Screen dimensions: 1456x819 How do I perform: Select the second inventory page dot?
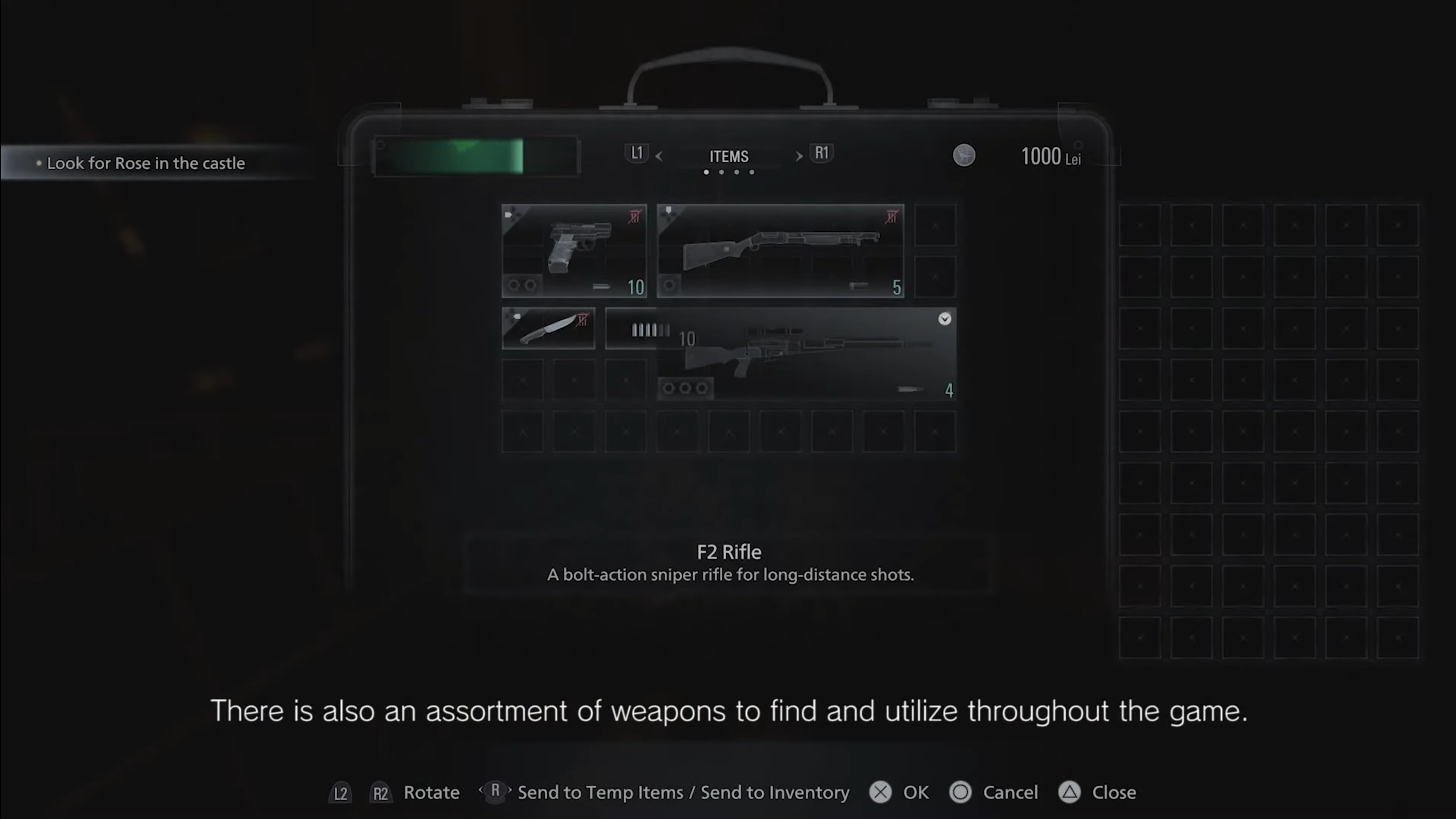coord(721,172)
